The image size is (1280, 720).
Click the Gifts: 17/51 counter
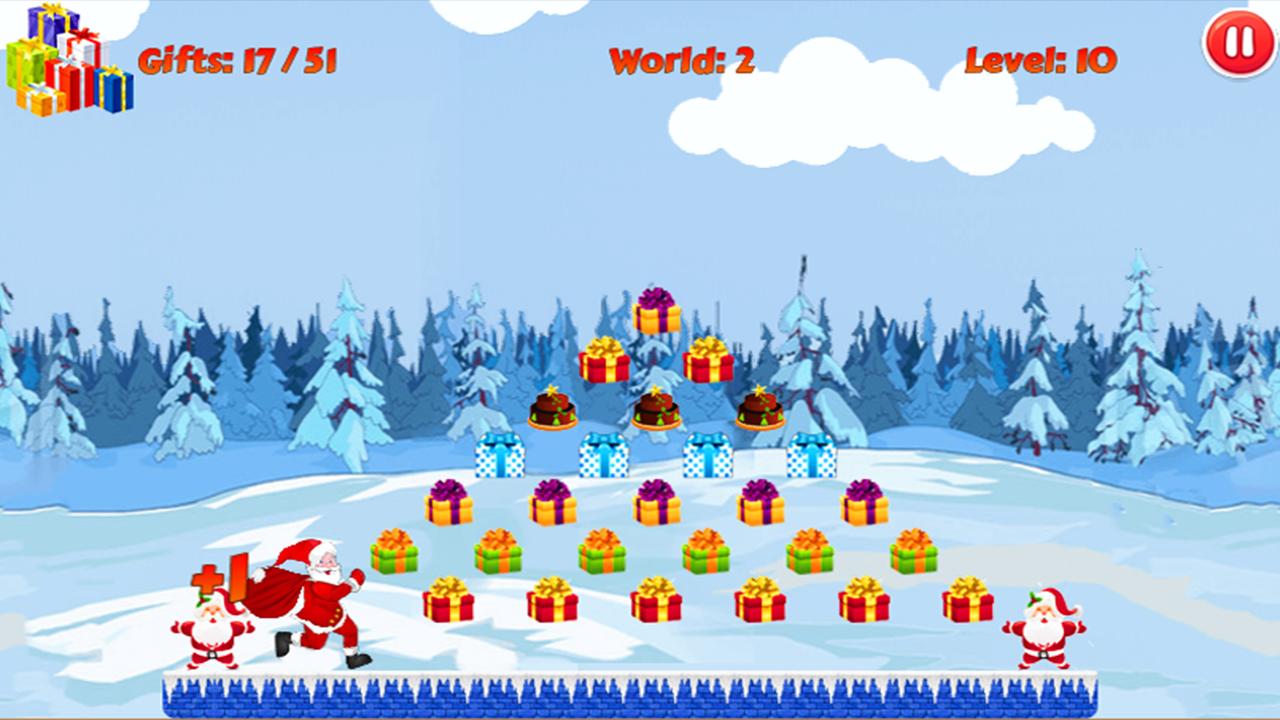240,60
